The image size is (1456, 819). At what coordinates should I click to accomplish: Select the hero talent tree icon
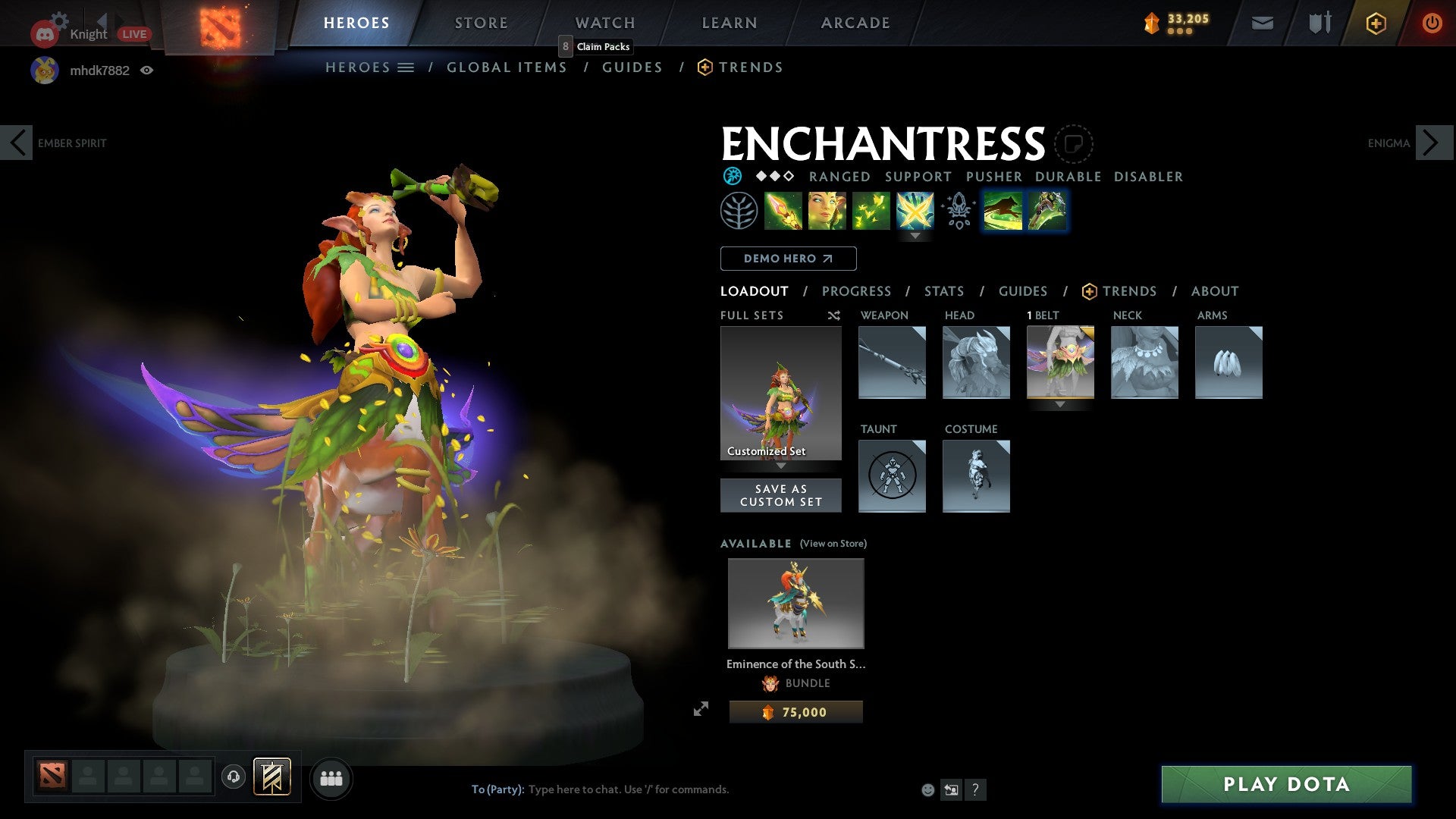tap(958, 212)
